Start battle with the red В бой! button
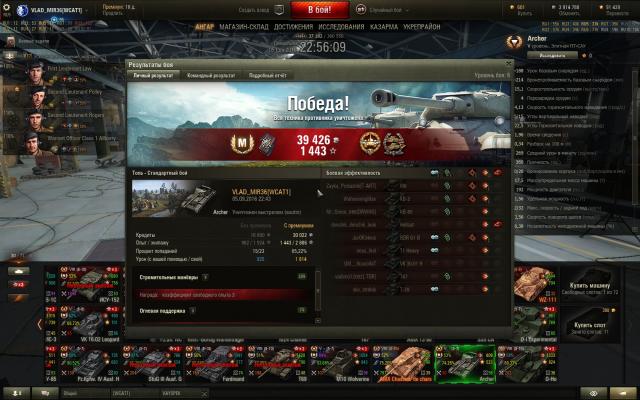This screenshot has width=640, height=400. [319, 9]
